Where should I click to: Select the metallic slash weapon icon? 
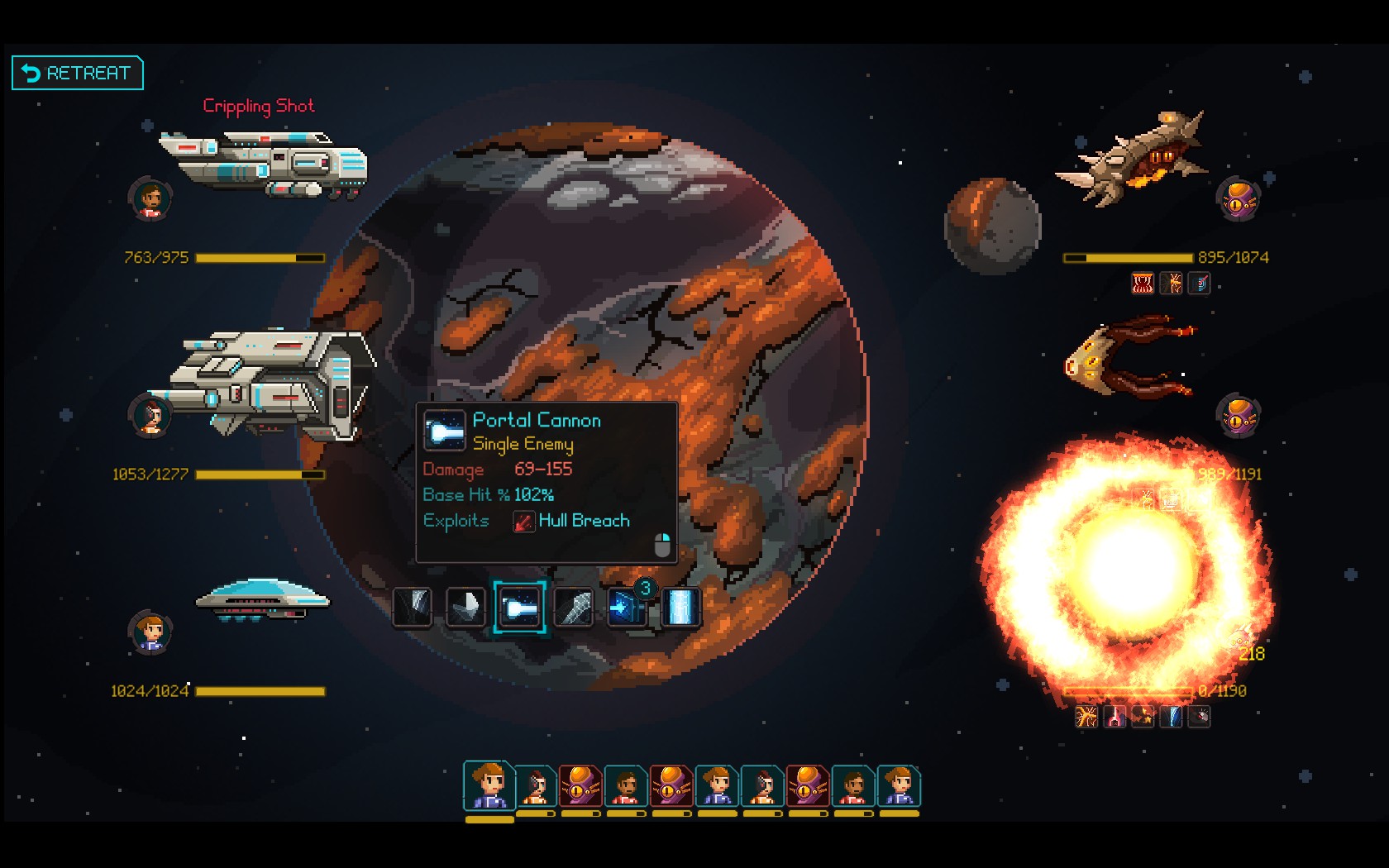point(574,606)
